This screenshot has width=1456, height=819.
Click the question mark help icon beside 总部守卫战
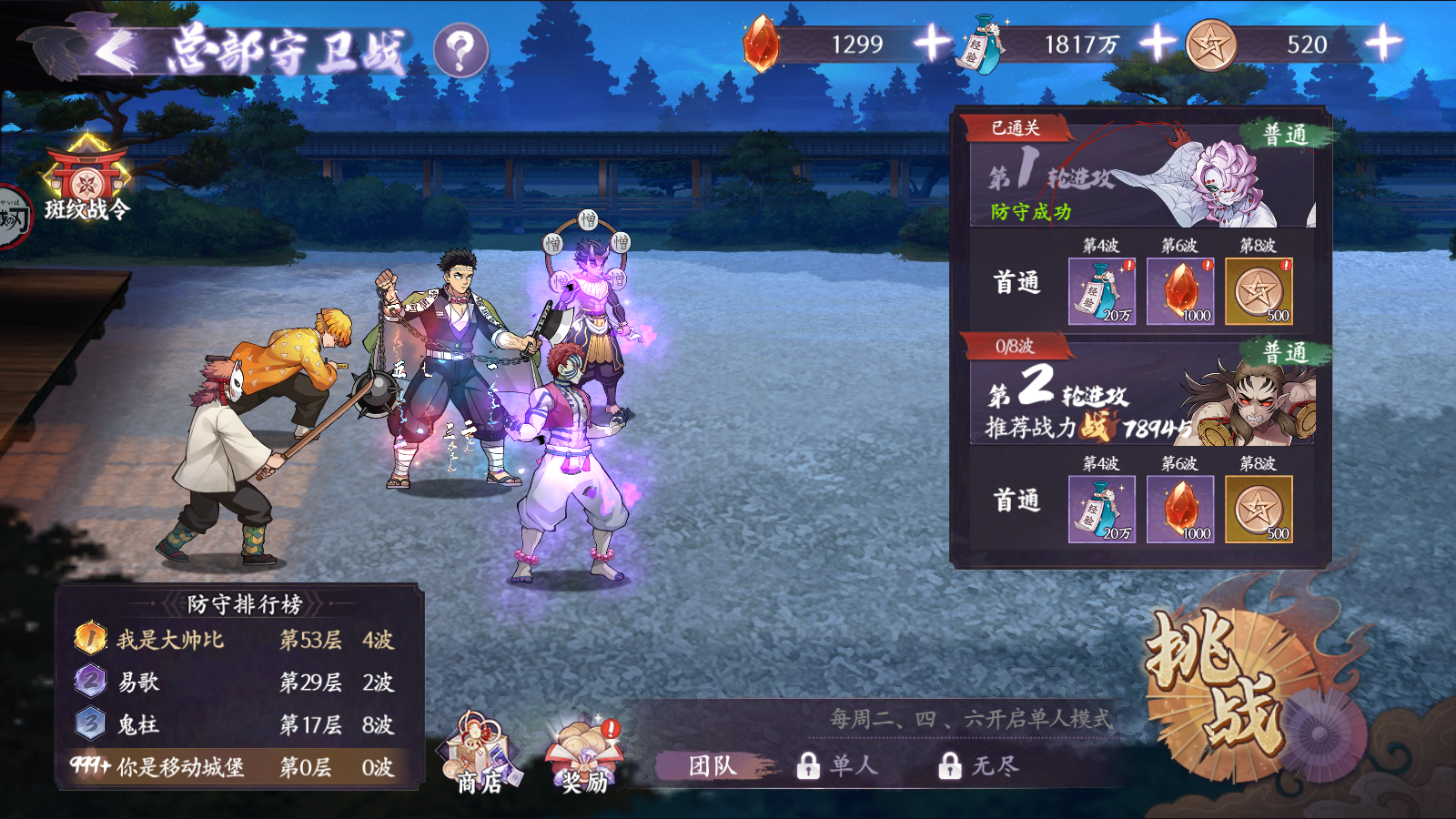coord(462,51)
